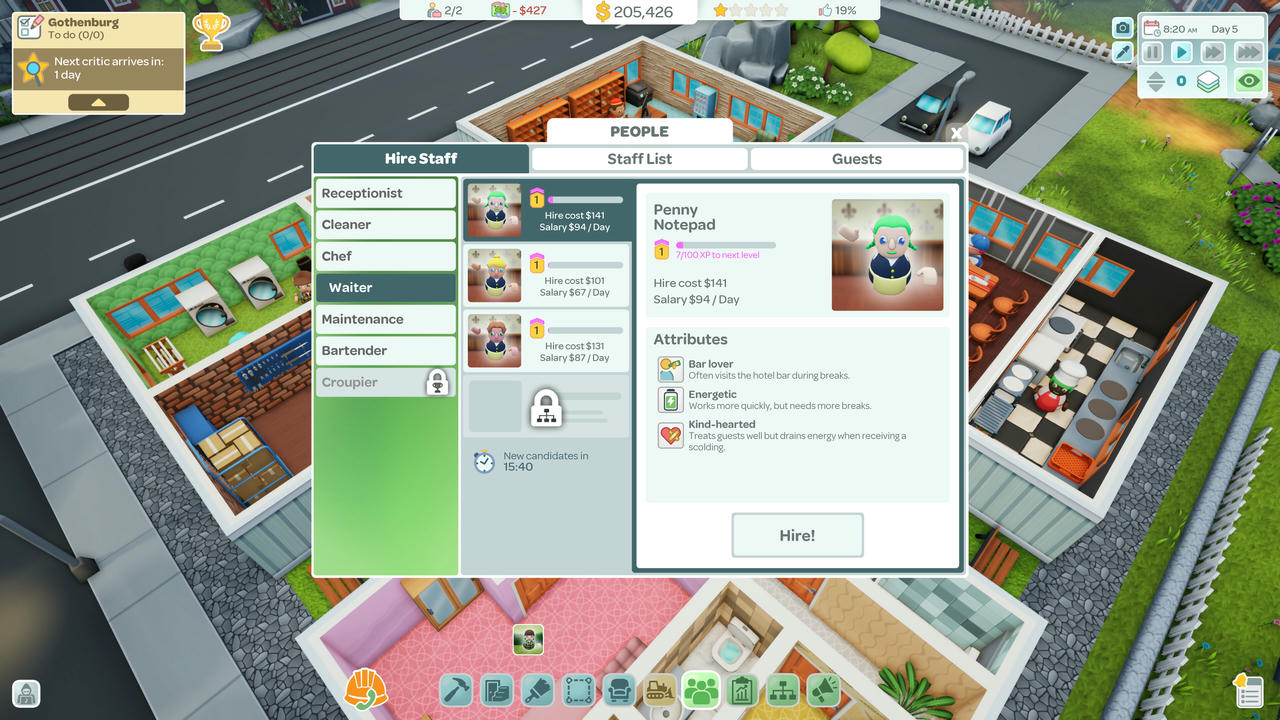Show Chef candidates
The width and height of the screenshot is (1280, 720).
386,256
